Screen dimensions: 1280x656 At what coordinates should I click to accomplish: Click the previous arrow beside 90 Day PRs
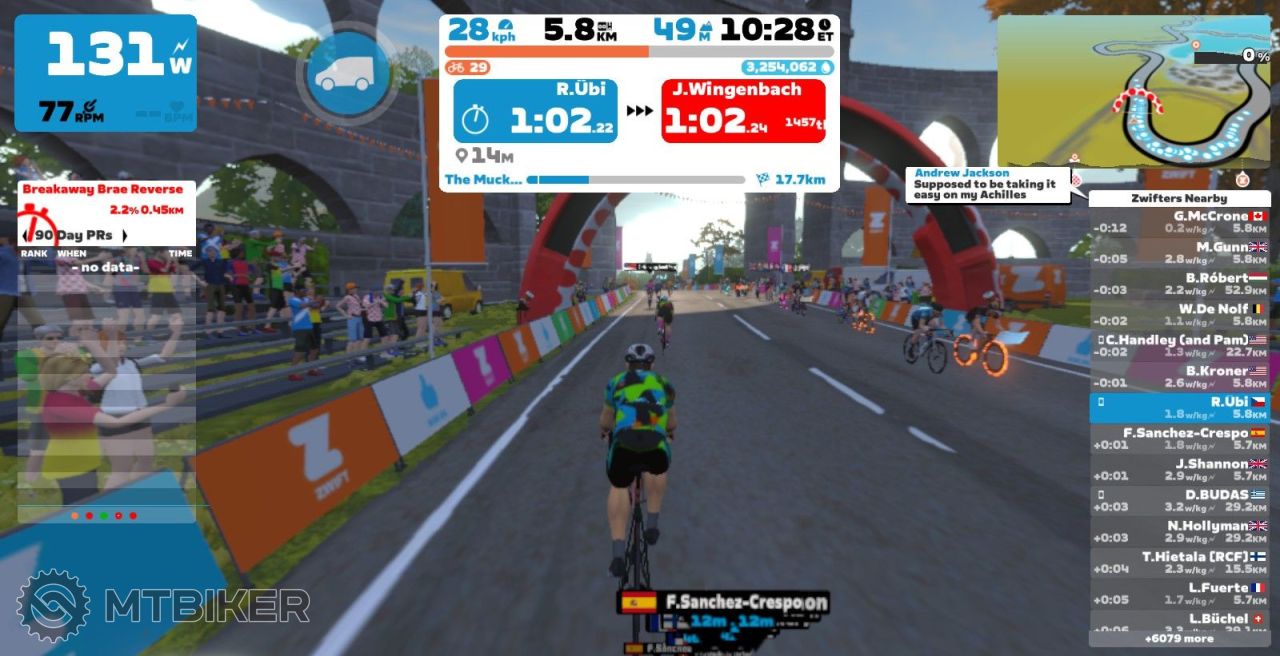26,236
